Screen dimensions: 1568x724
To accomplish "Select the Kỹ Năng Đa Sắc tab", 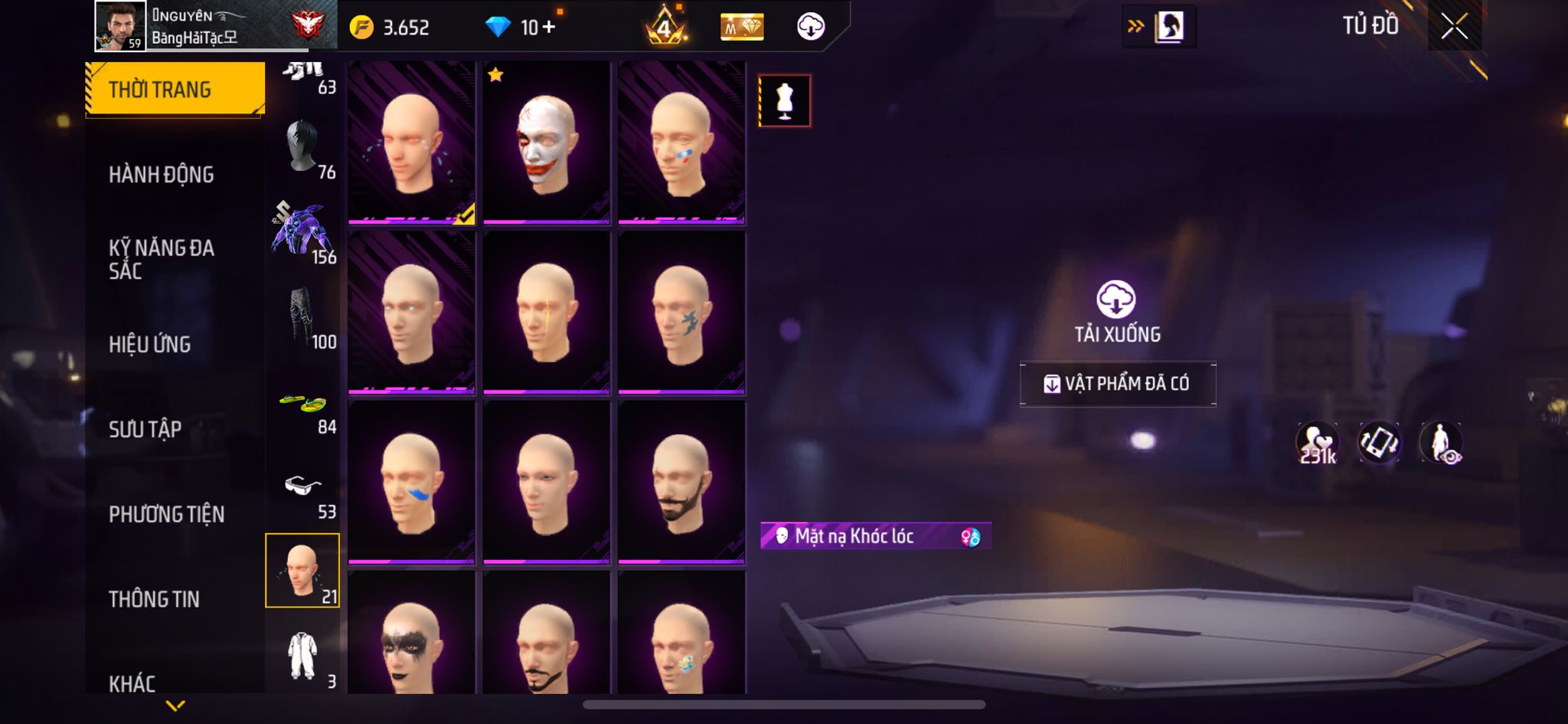I will coord(161,259).
